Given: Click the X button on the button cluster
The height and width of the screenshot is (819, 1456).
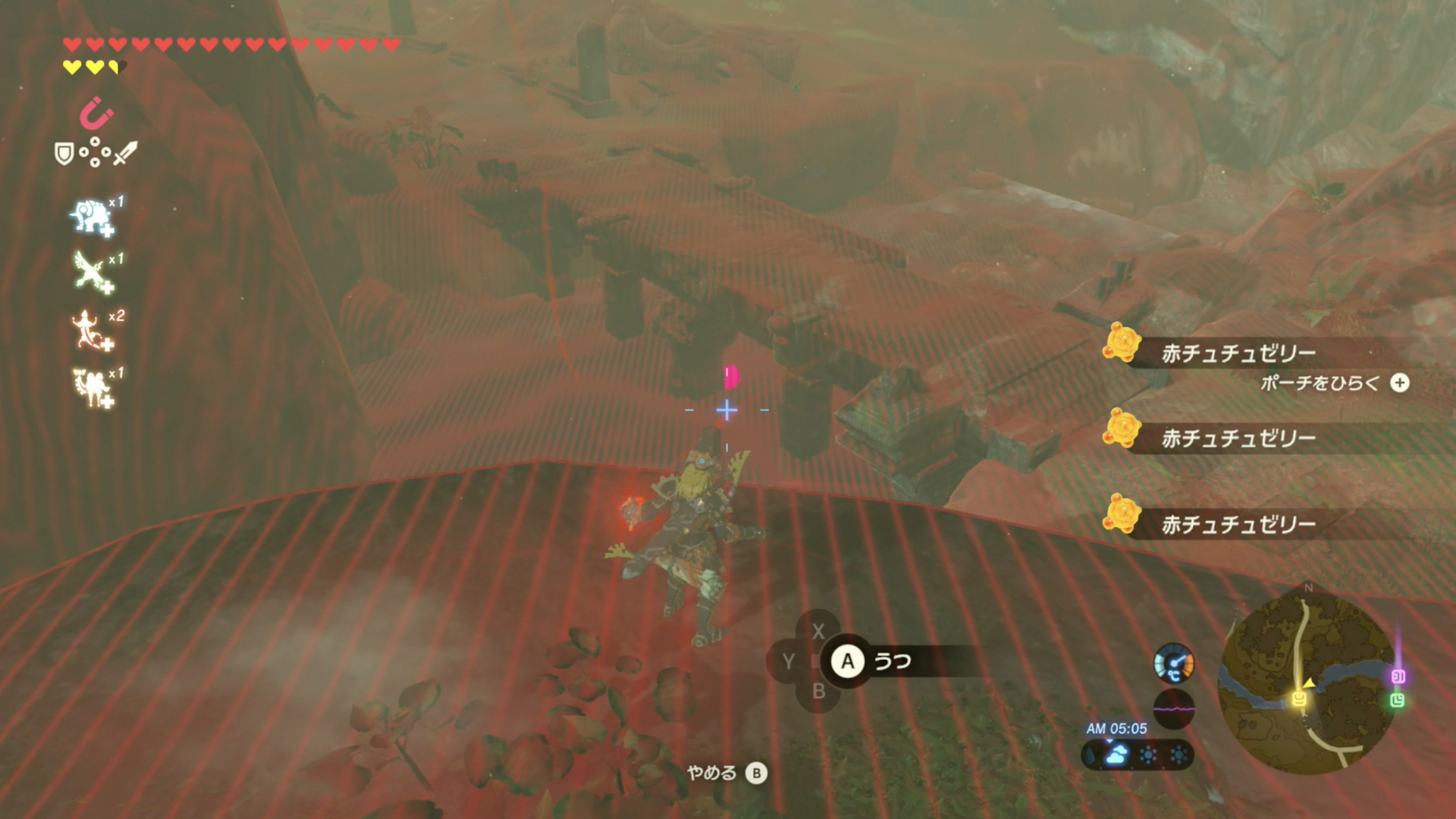Looking at the screenshot, I should pos(817,629).
